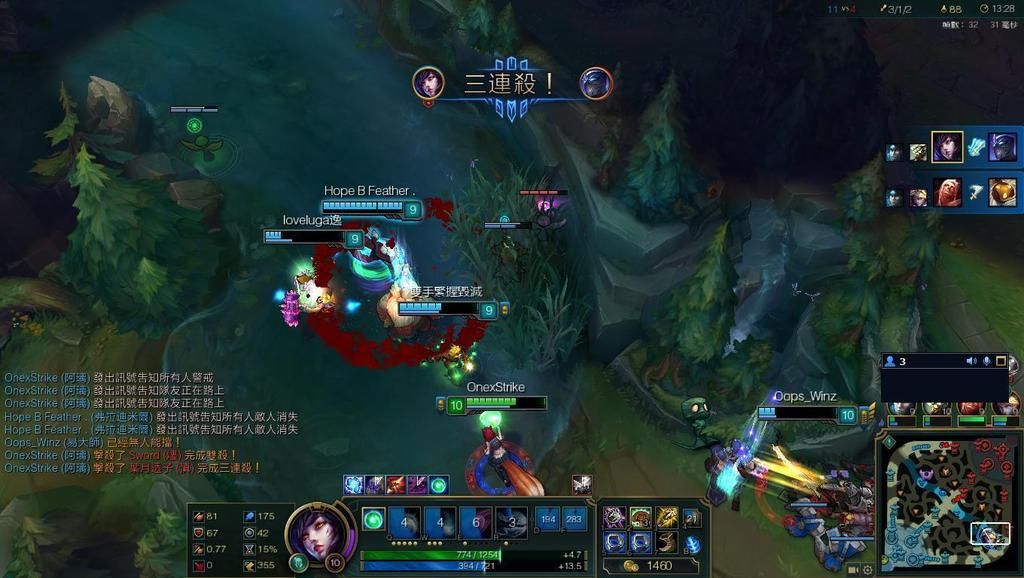Open minimap settings gear icon

pos(867,570)
